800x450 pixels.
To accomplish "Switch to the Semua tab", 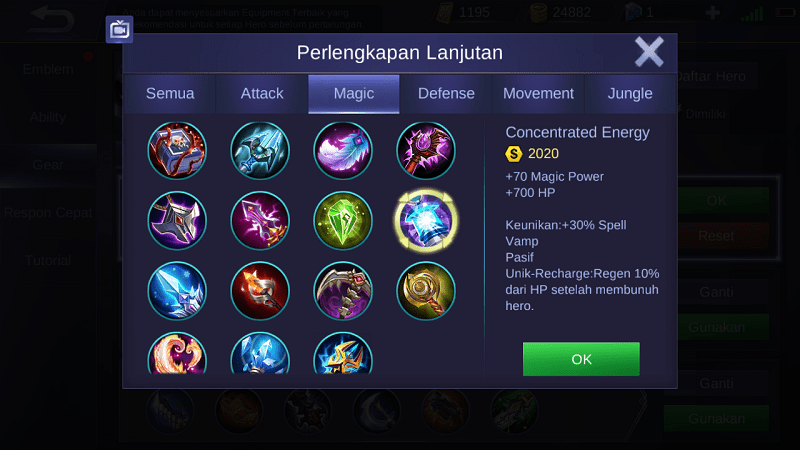I will [169, 94].
